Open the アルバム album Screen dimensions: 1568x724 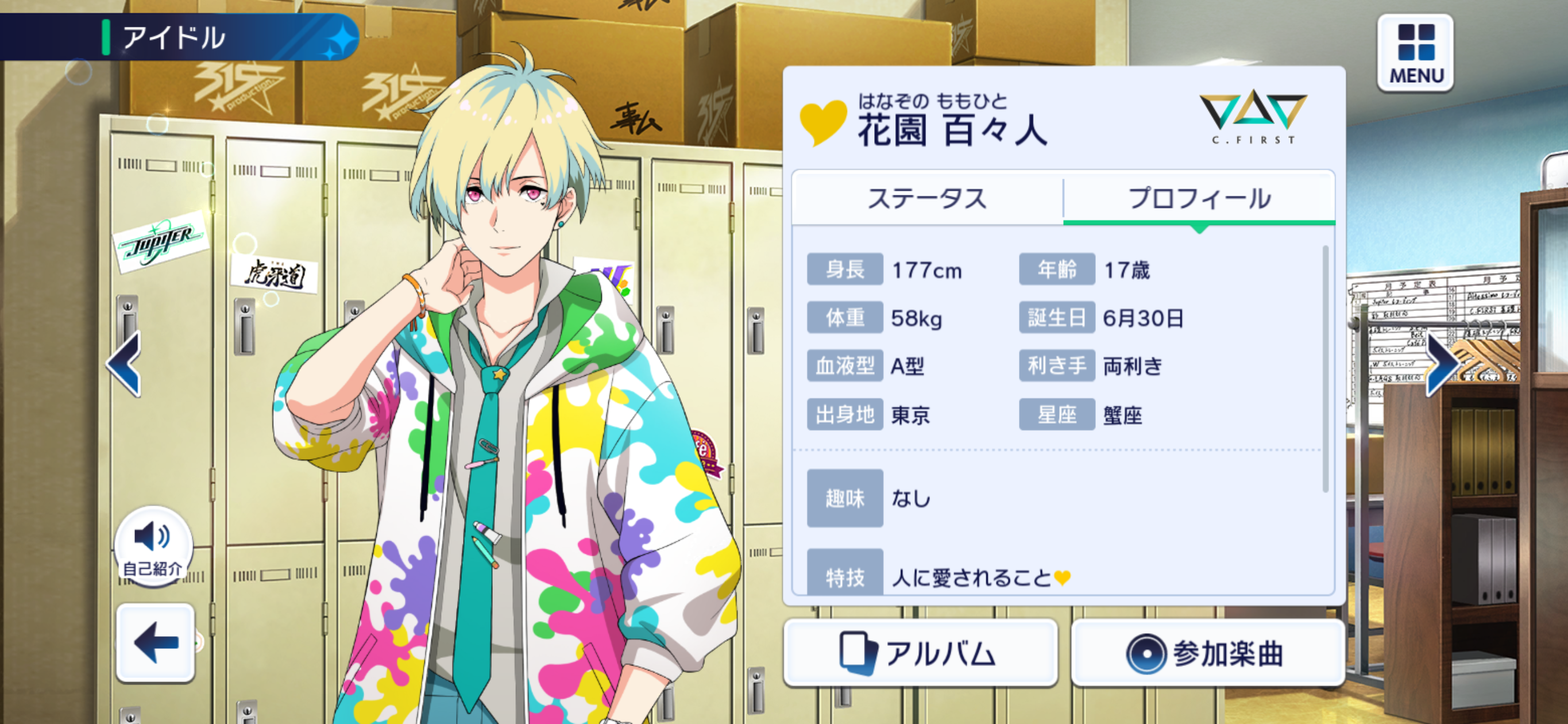click(x=920, y=653)
